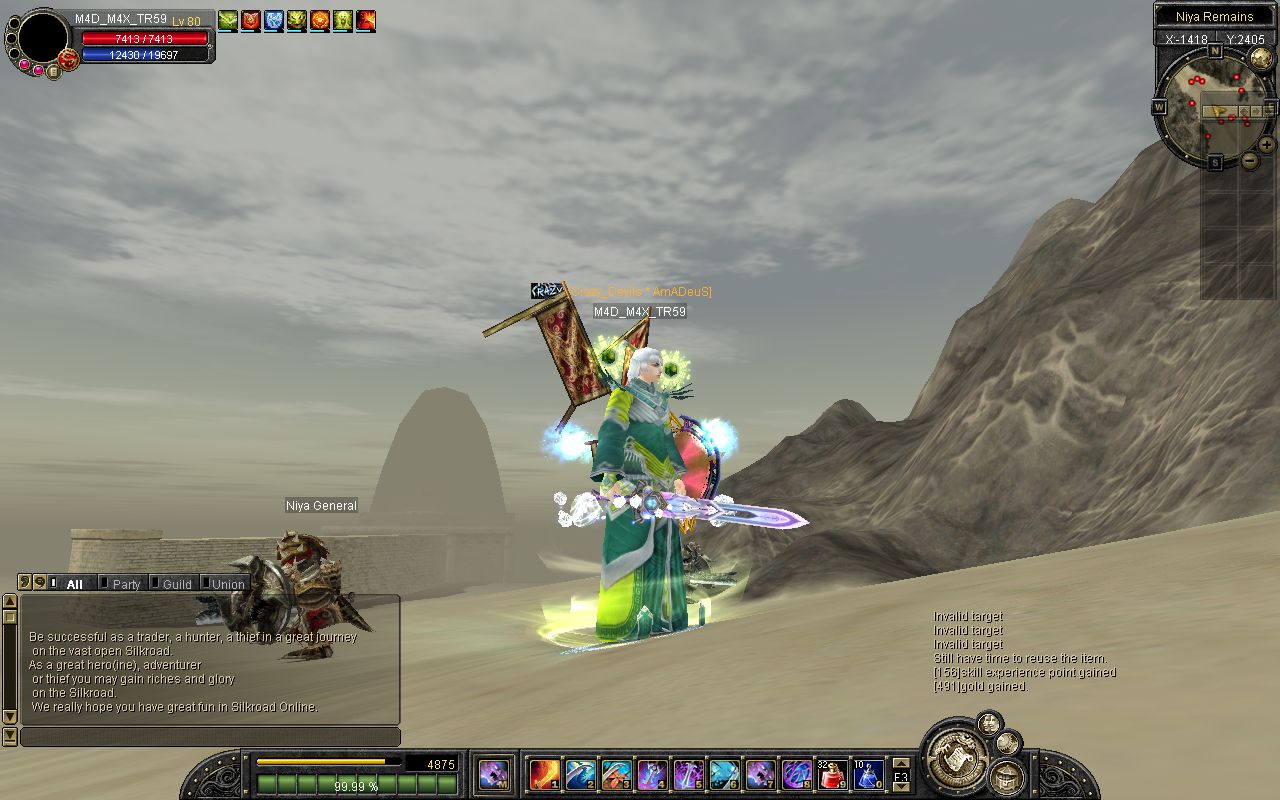Zoom in the minimap with the plus button
Screen dimensions: 1280x800
coord(1266,145)
